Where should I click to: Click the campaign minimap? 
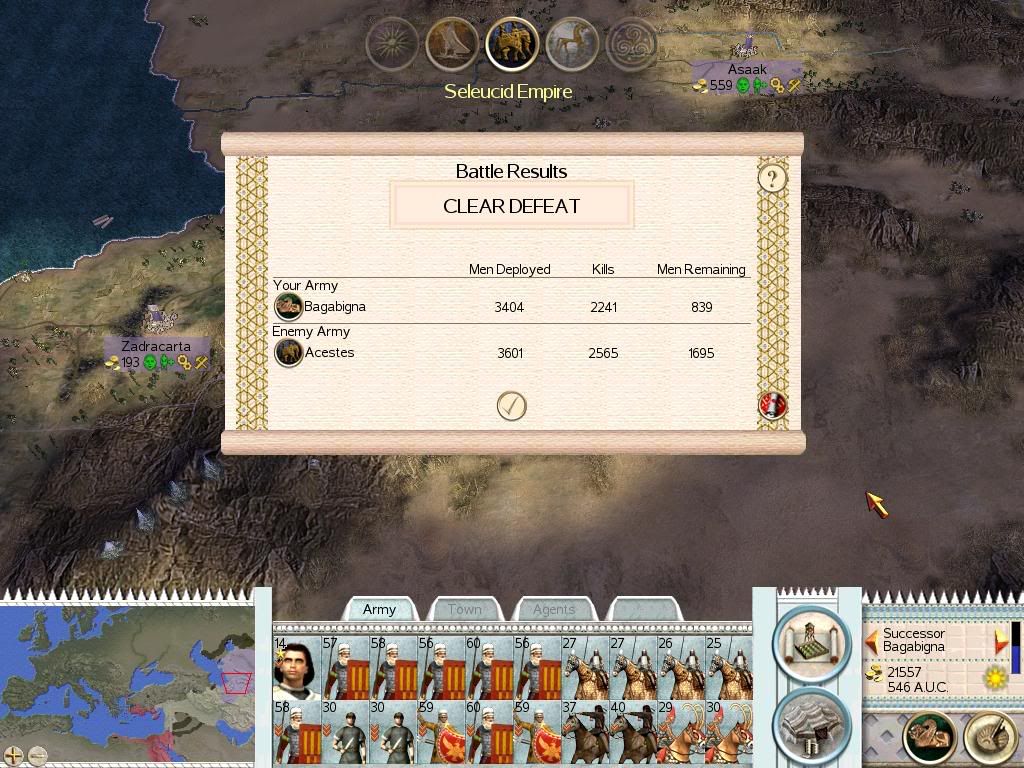pos(128,672)
